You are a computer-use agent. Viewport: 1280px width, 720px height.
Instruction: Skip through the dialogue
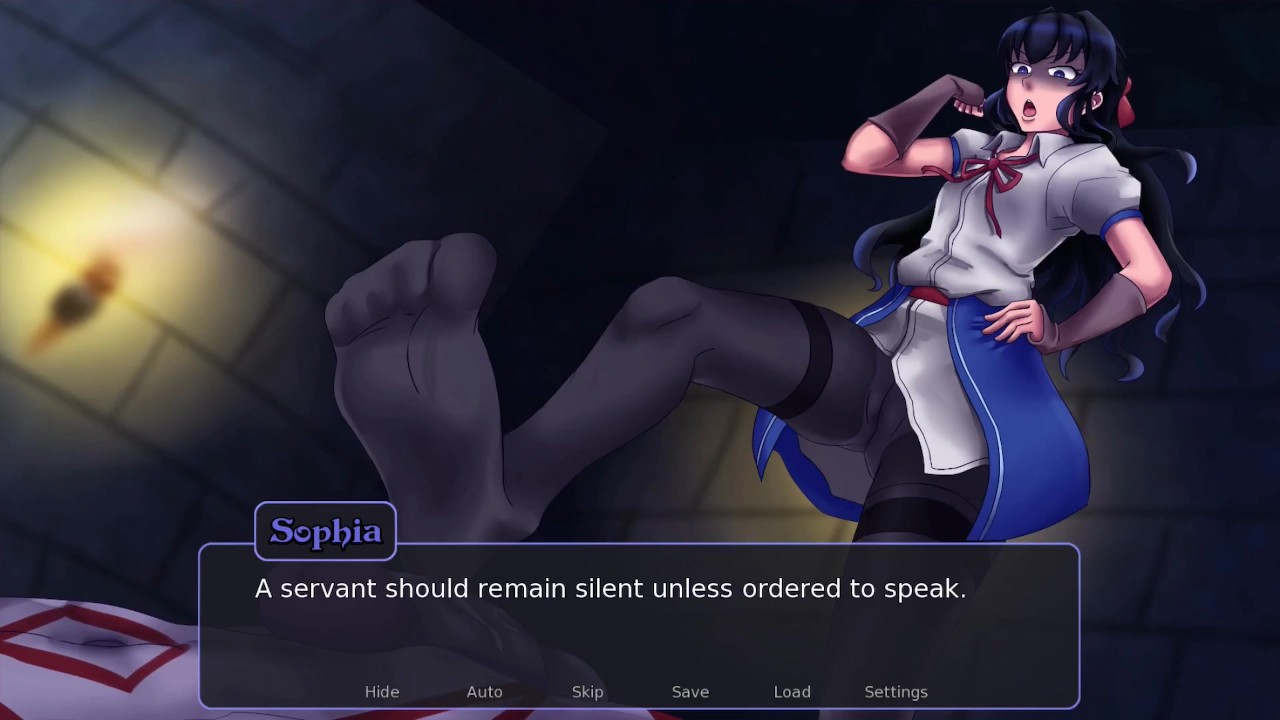tap(587, 692)
